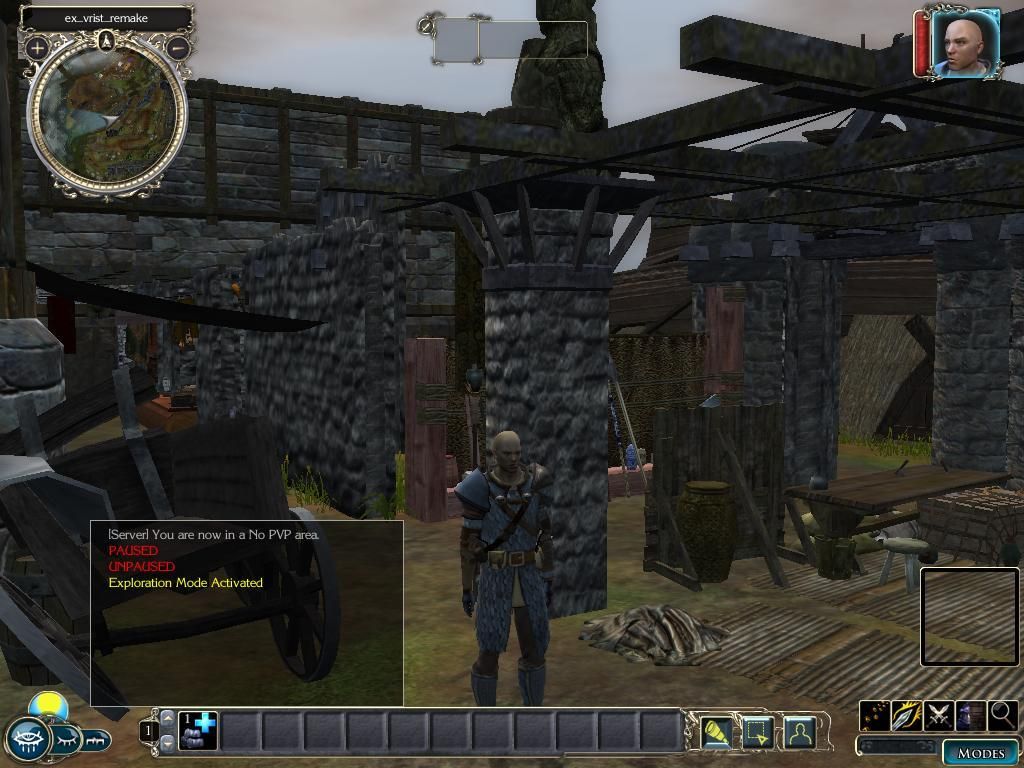The width and height of the screenshot is (1024, 768).
Task: Go to the previous hotbar page with the up arrow
Action: [x=167, y=718]
